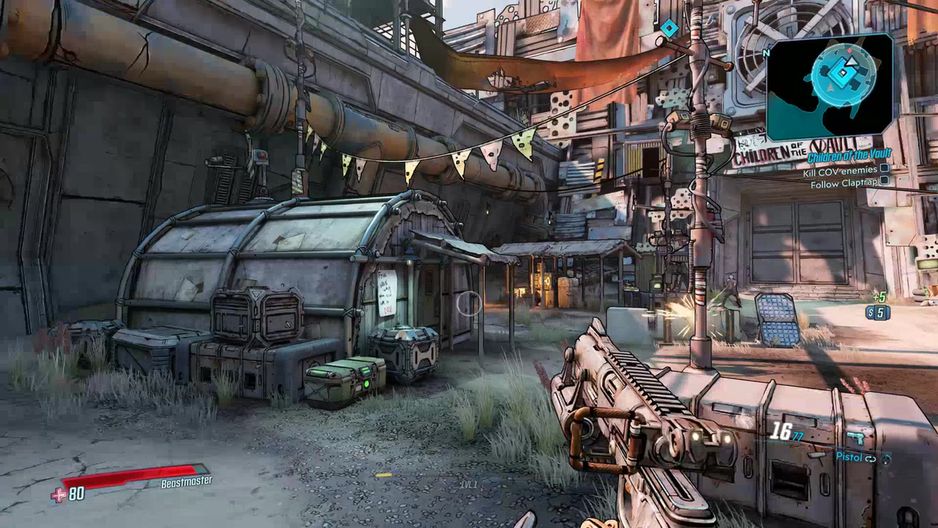Click the Beastmaster class label
The height and width of the screenshot is (528, 938).
pyautogui.click(x=187, y=481)
